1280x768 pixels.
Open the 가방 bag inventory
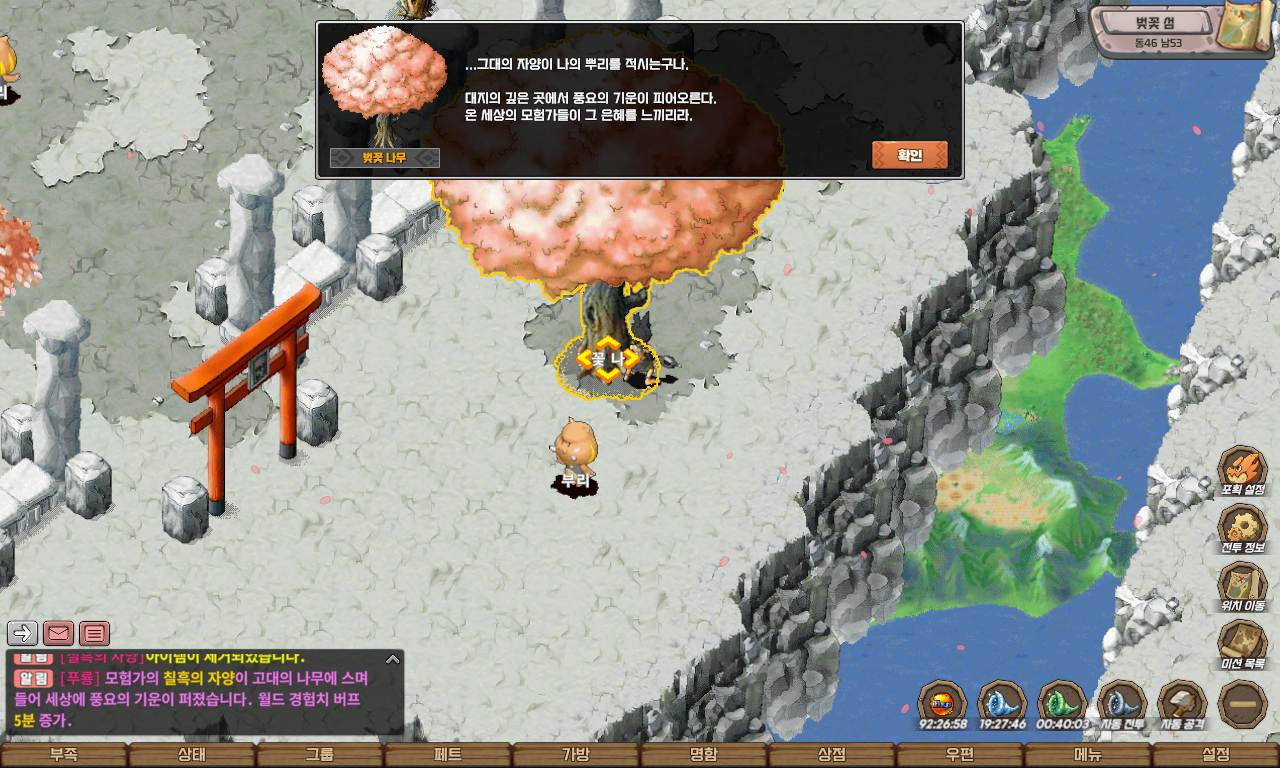[576, 755]
